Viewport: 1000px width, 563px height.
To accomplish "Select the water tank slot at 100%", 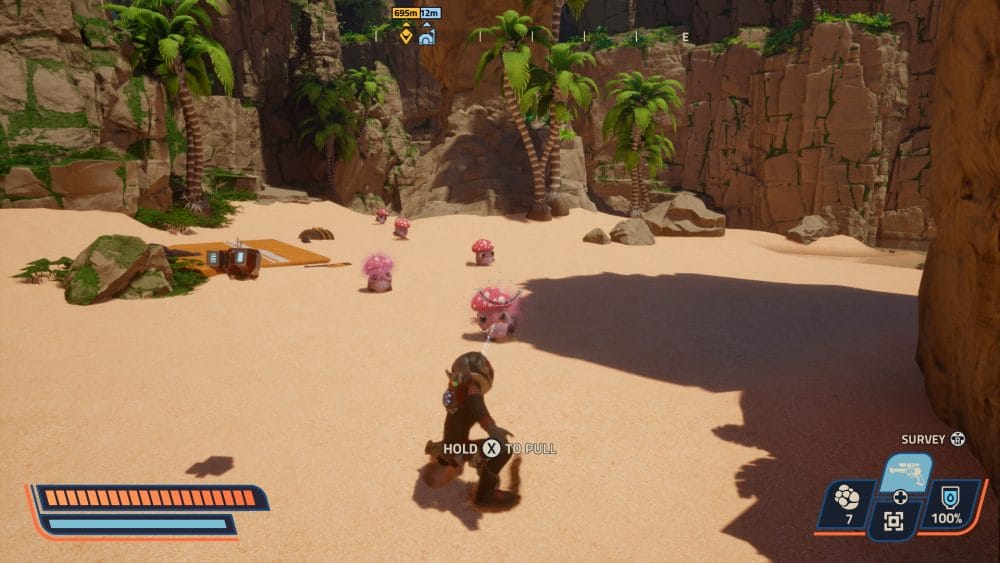I will (x=946, y=503).
